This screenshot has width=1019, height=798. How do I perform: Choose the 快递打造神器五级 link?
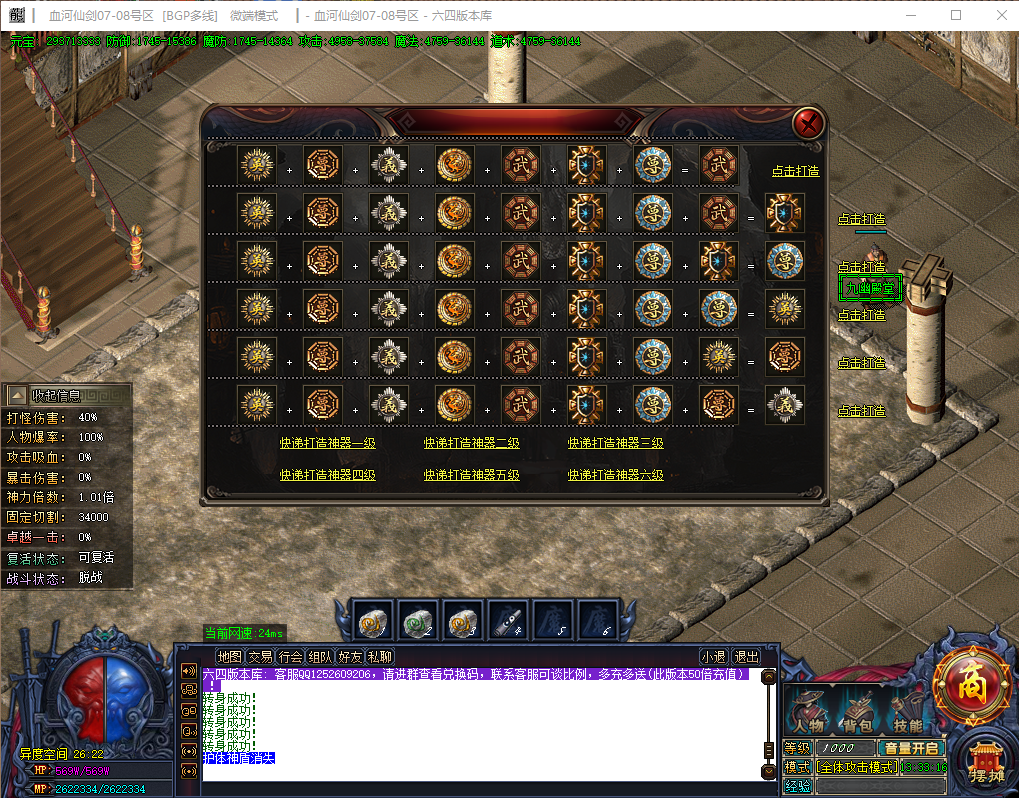pos(471,475)
